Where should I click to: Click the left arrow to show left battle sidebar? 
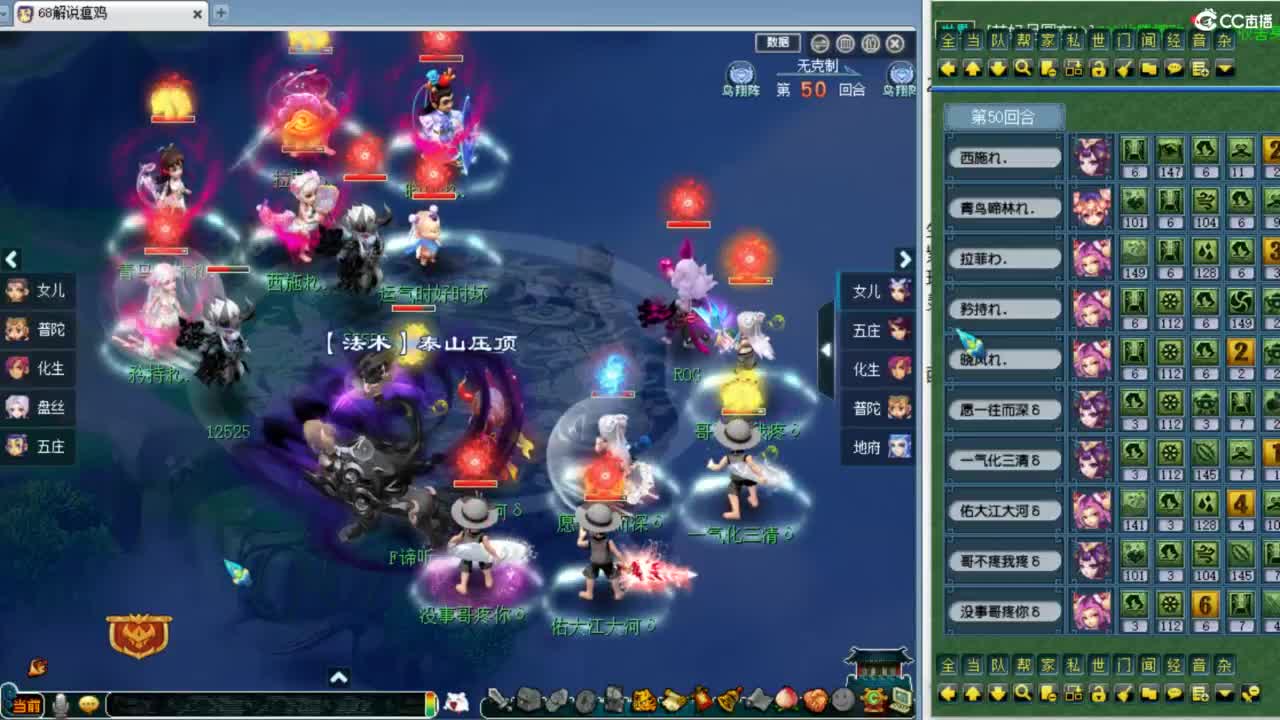pyautogui.click(x=12, y=260)
